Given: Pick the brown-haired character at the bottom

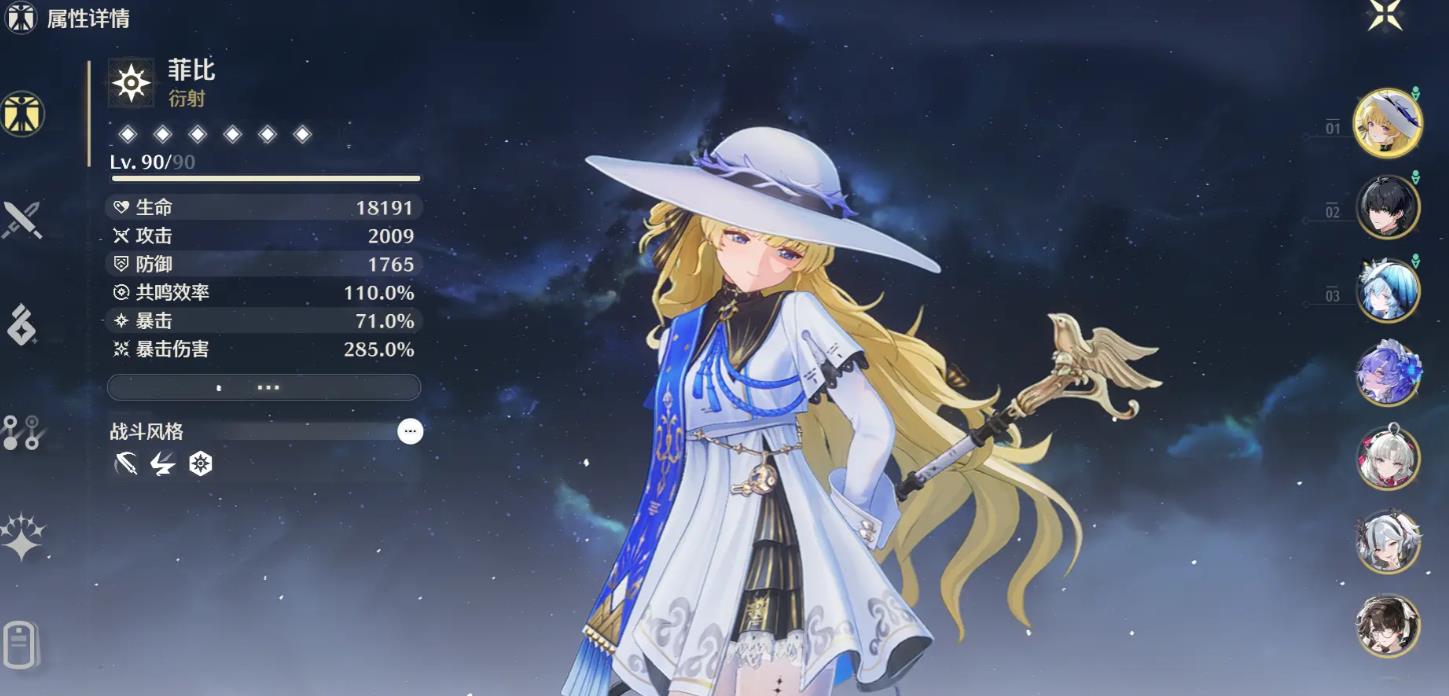Looking at the screenshot, I should pos(1387,626).
